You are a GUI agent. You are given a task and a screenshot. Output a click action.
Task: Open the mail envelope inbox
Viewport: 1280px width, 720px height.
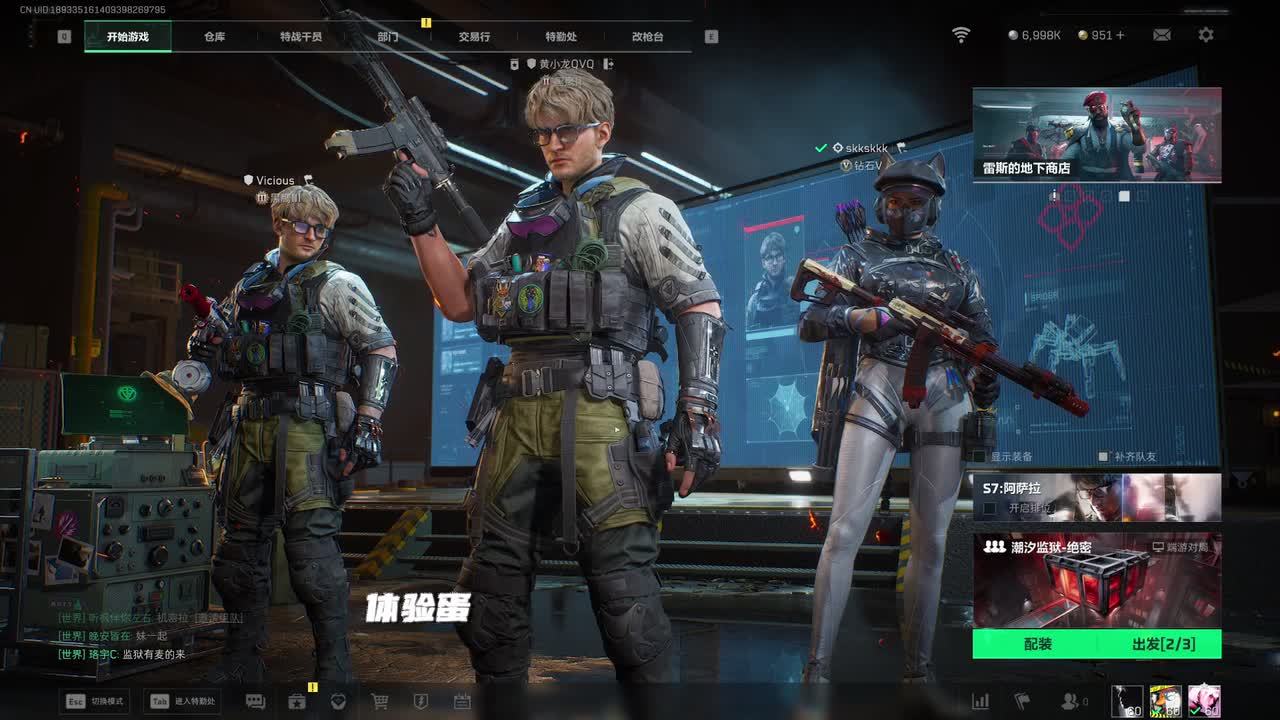1162,35
